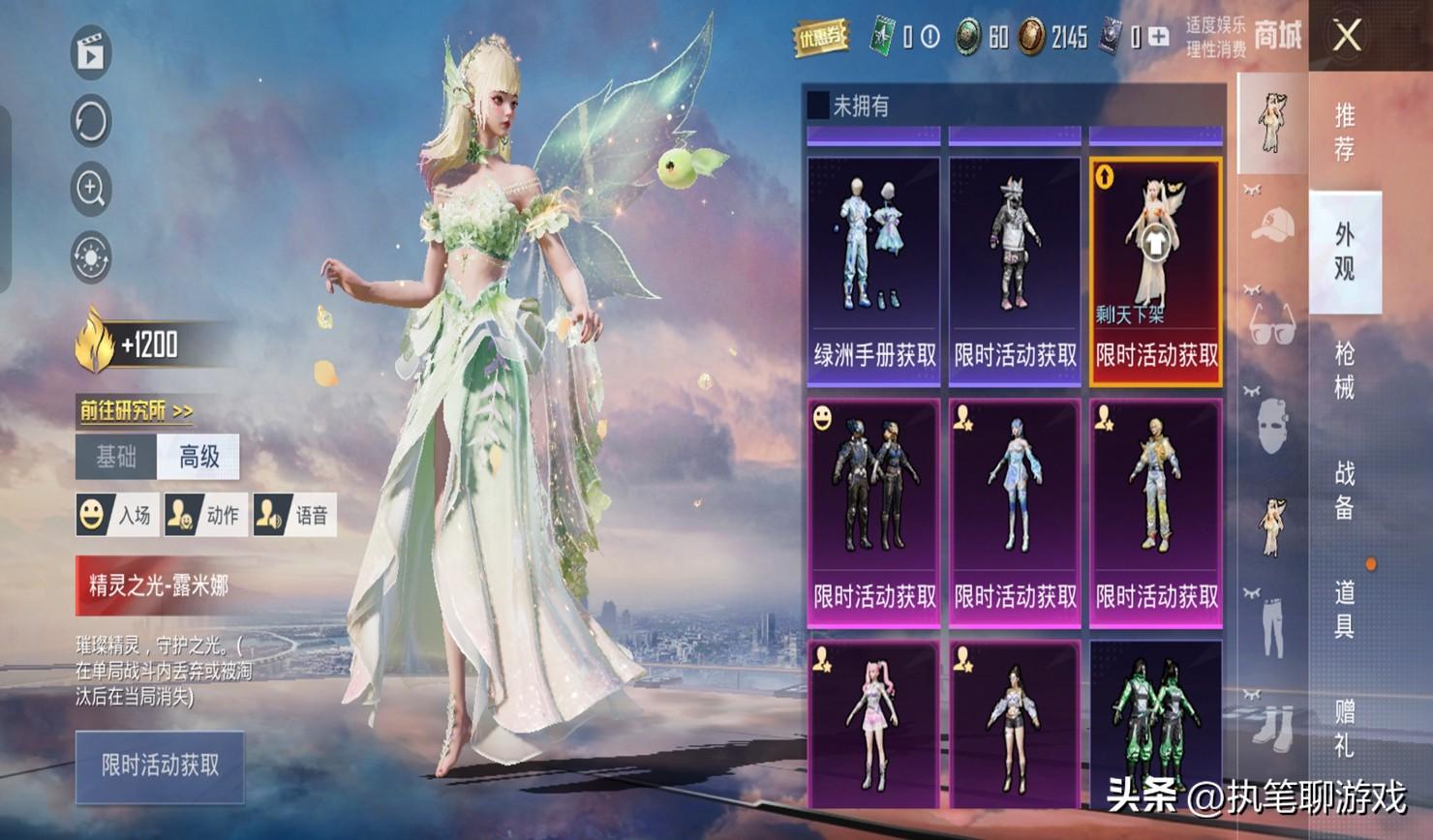The height and width of the screenshot is (840, 1433).
Task: Close the shop with the X button
Action: tap(1347, 37)
